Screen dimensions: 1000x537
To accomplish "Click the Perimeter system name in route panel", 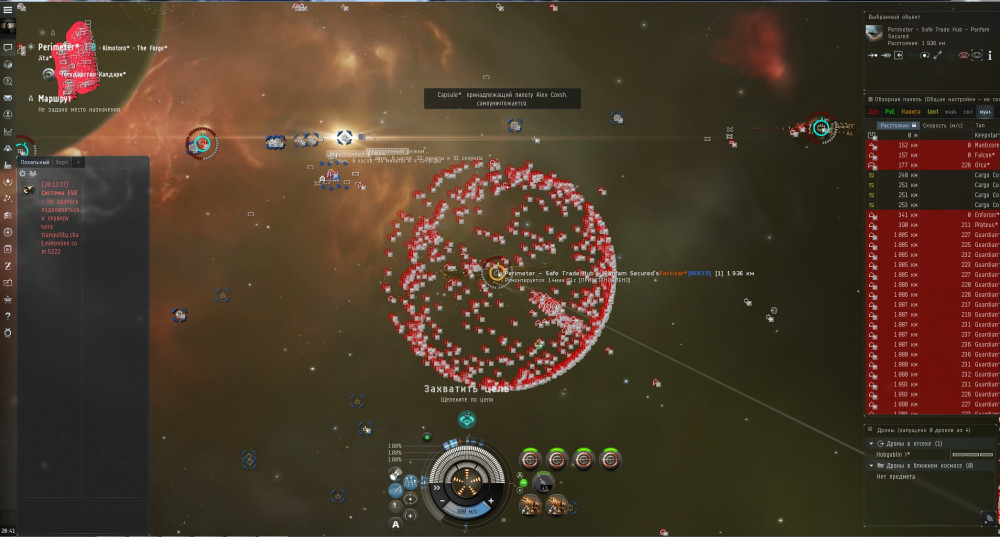I will tap(60, 47).
